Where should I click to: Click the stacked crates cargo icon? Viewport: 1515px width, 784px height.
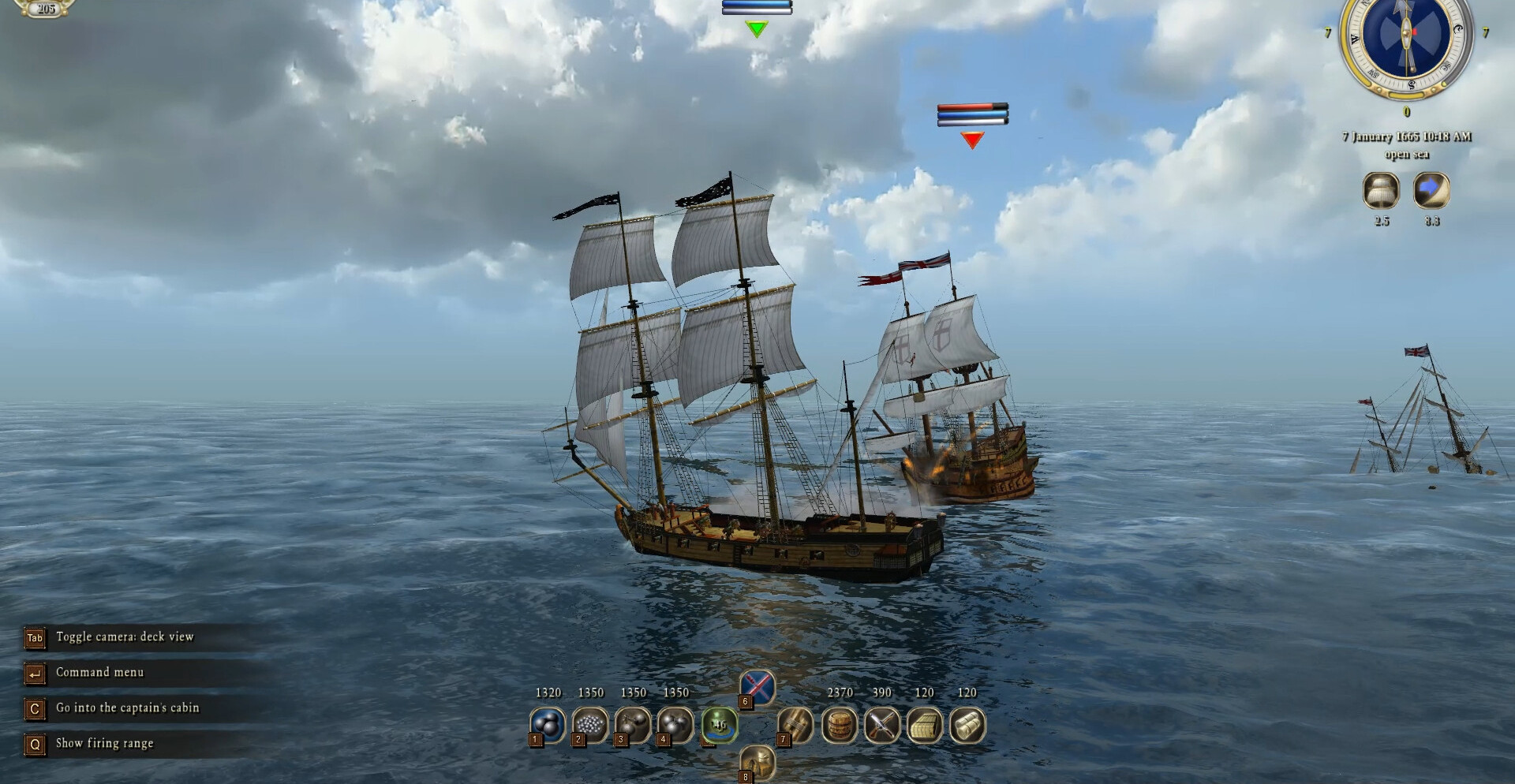pyautogui.click(x=925, y=724)
